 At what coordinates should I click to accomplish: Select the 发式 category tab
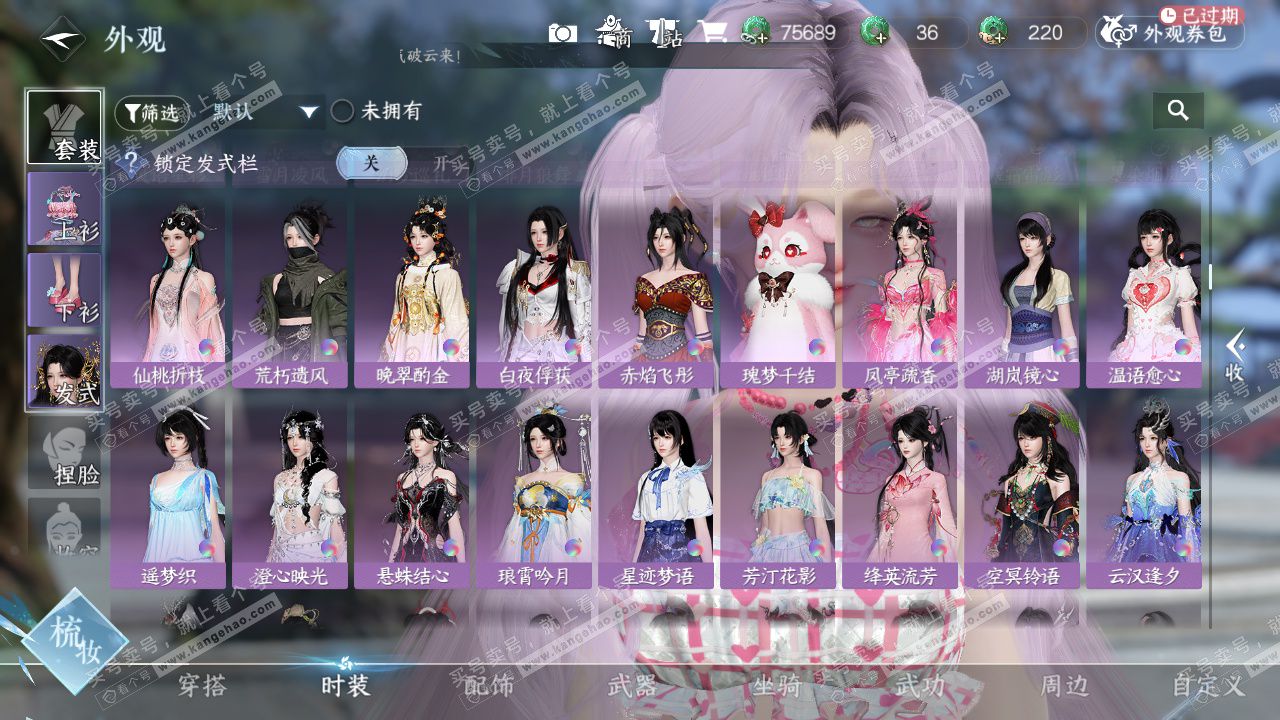coord(65,372)
